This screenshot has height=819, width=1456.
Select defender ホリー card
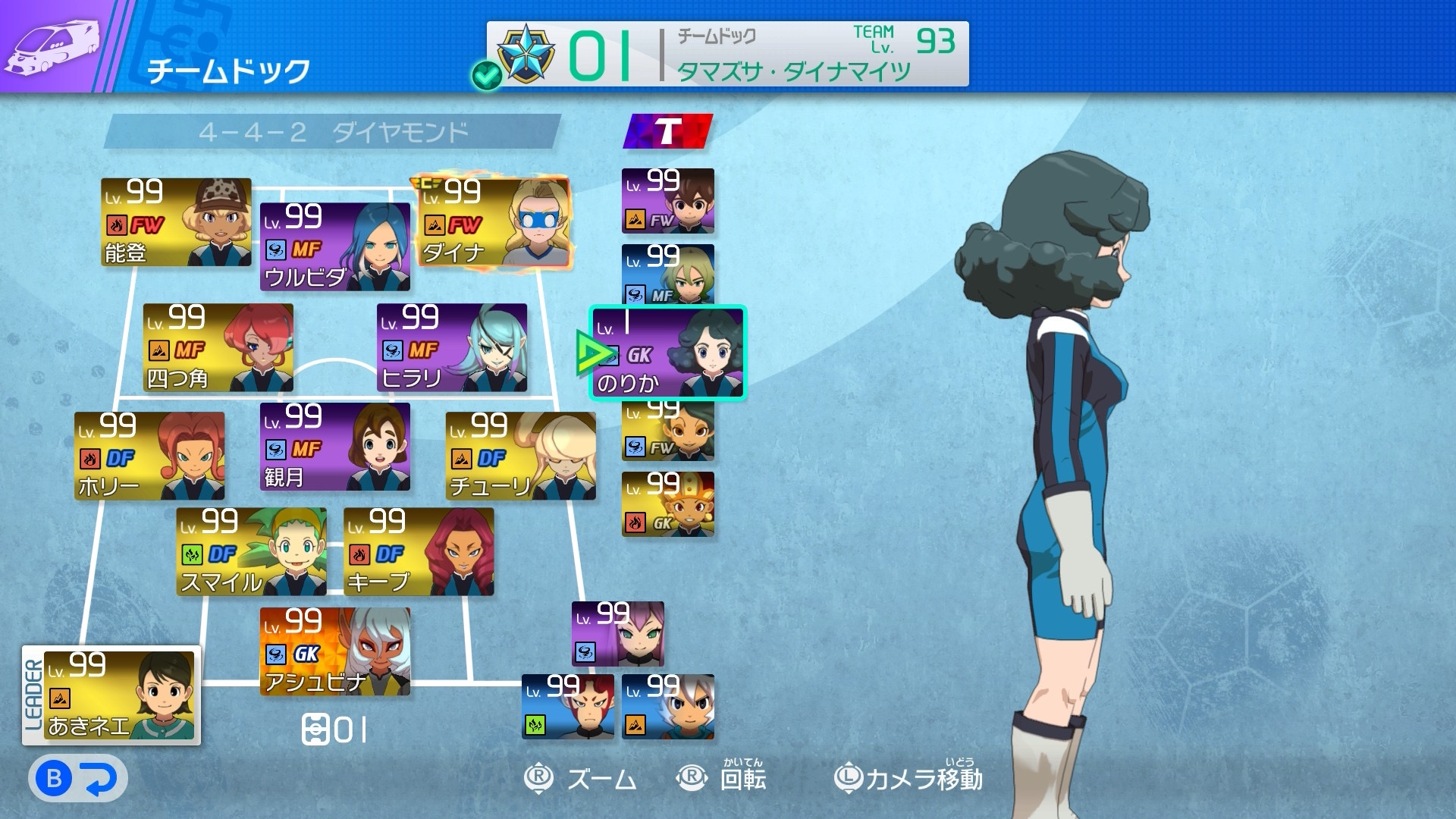(149, 456)
